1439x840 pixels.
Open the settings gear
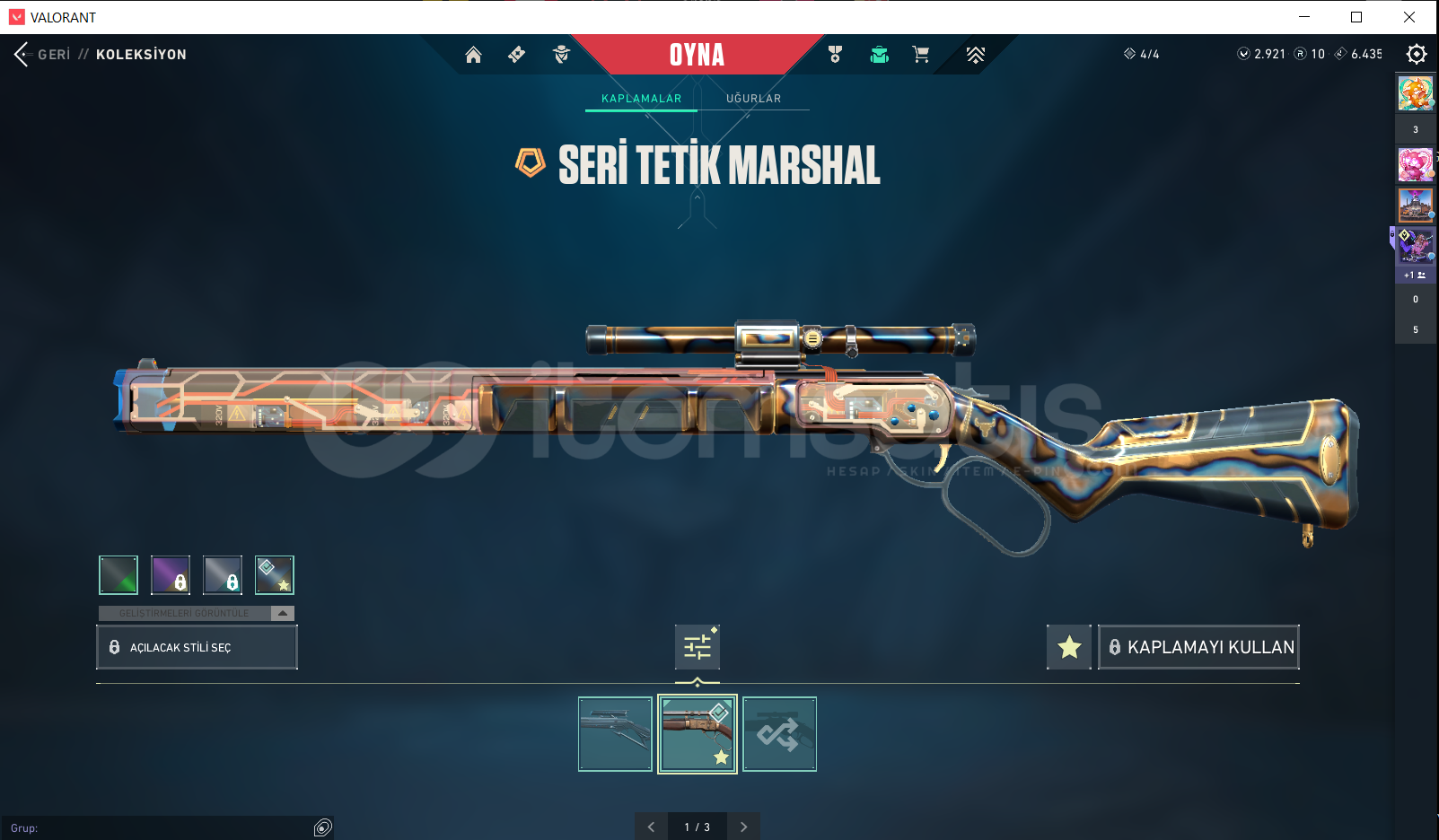tap(1416, 55)
